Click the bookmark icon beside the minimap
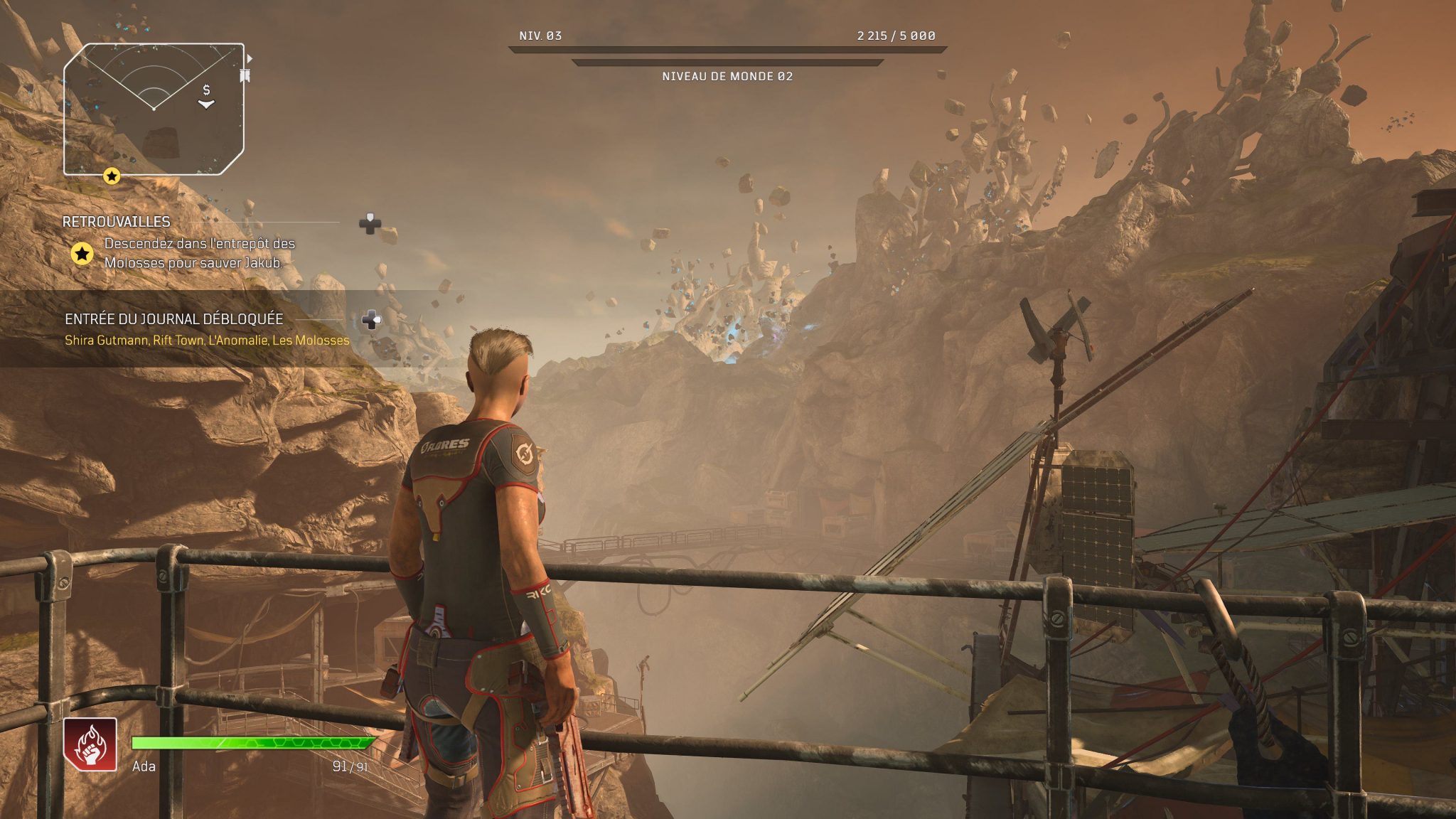1456x819 pixels. (x=245, y=76)
